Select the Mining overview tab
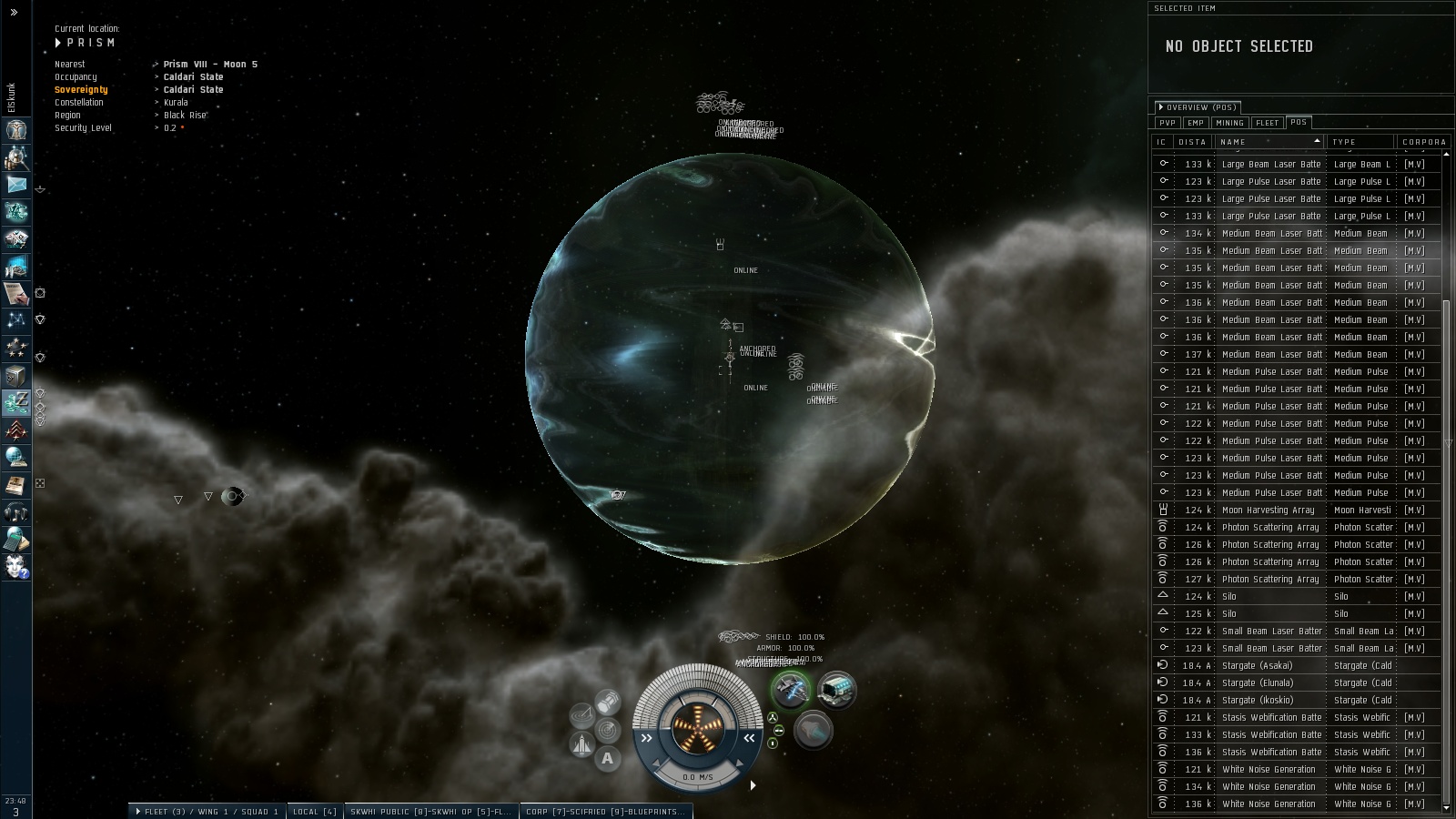Image resolution: width=1456 pixels, height=819 pixels. click(x=1228, y=123)
